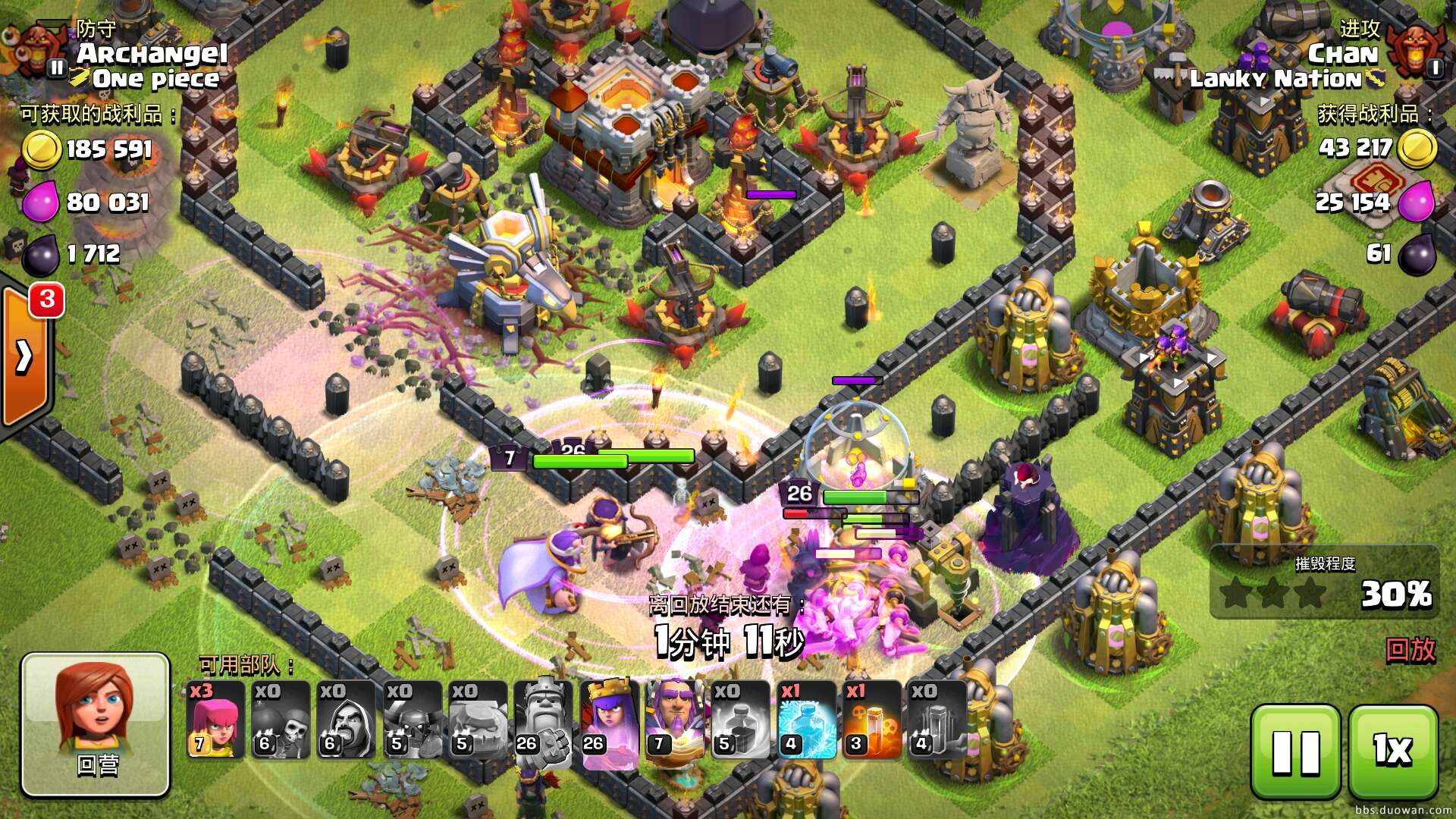Screen dimensions: 1456x819
Task: Return to camp with the 回营 button
Action: tap(96, 724)
